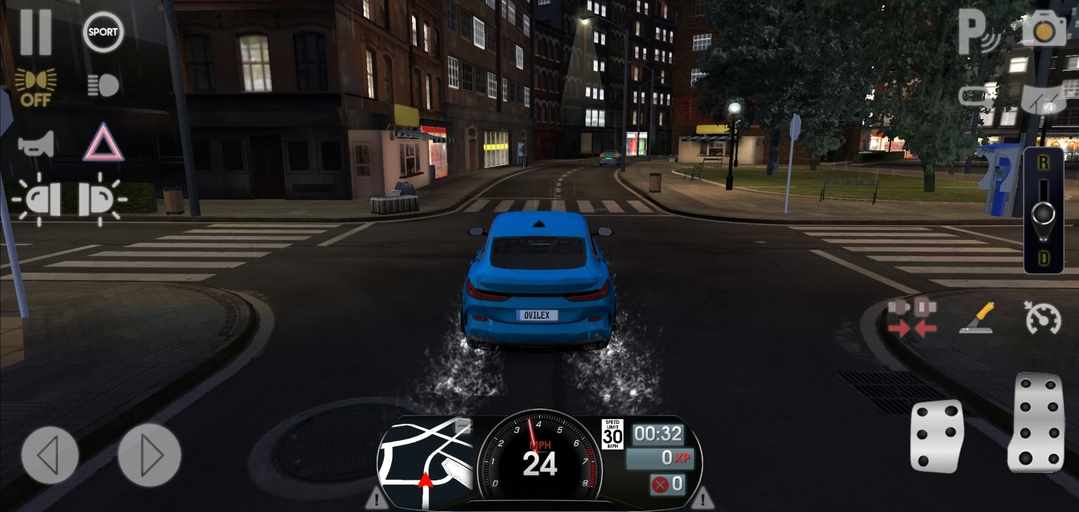Change the camera view

pyautogui.click(x=1043, y=30)
